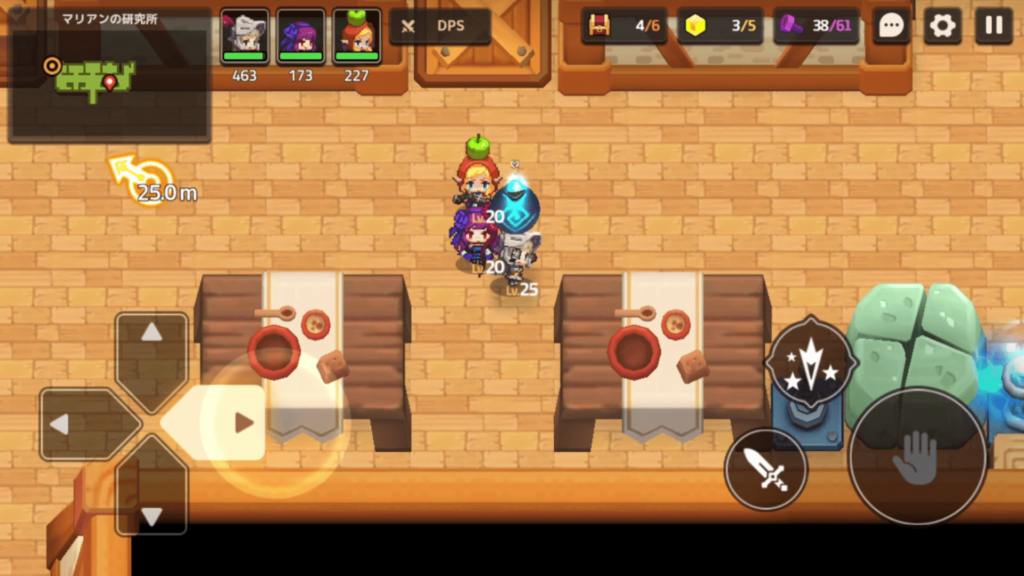Attack with the sword button
1024x576 pixels.
(x=765, y=469)
